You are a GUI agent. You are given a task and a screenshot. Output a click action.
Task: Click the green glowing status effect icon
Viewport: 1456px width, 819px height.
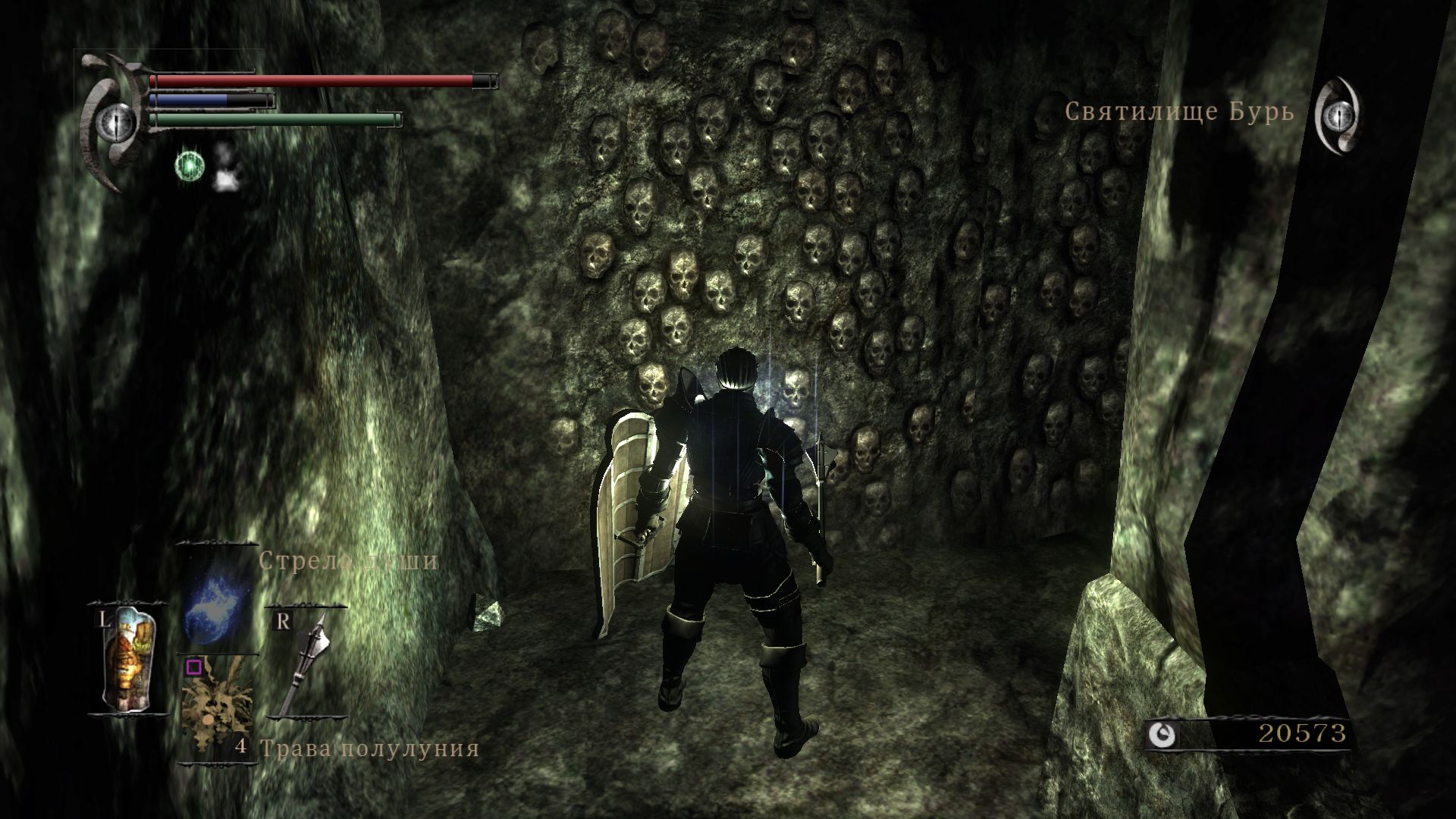coord(187,166)
